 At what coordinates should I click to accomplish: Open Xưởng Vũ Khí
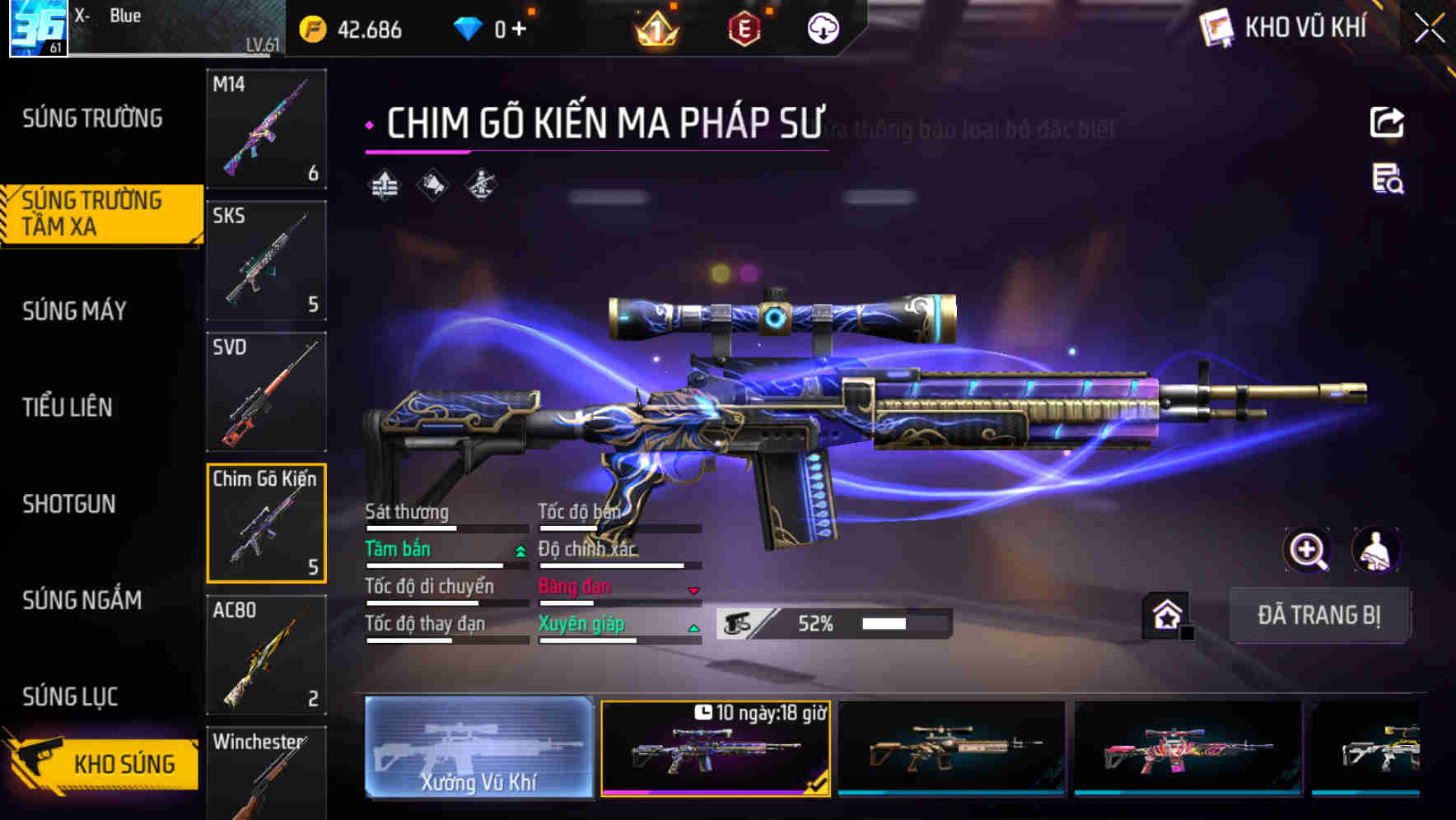(480, 749)
